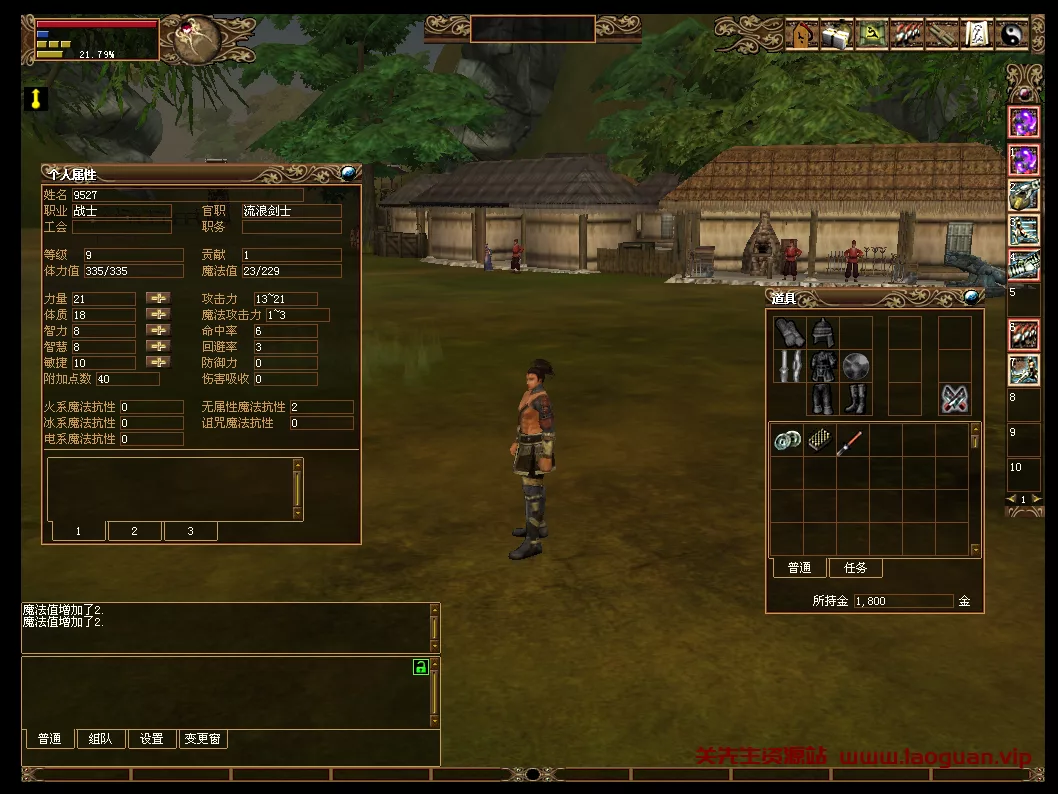Select the jade coins inventory item
The width and height of the screenshot is (1058, 794).
[x=787, y=440]
